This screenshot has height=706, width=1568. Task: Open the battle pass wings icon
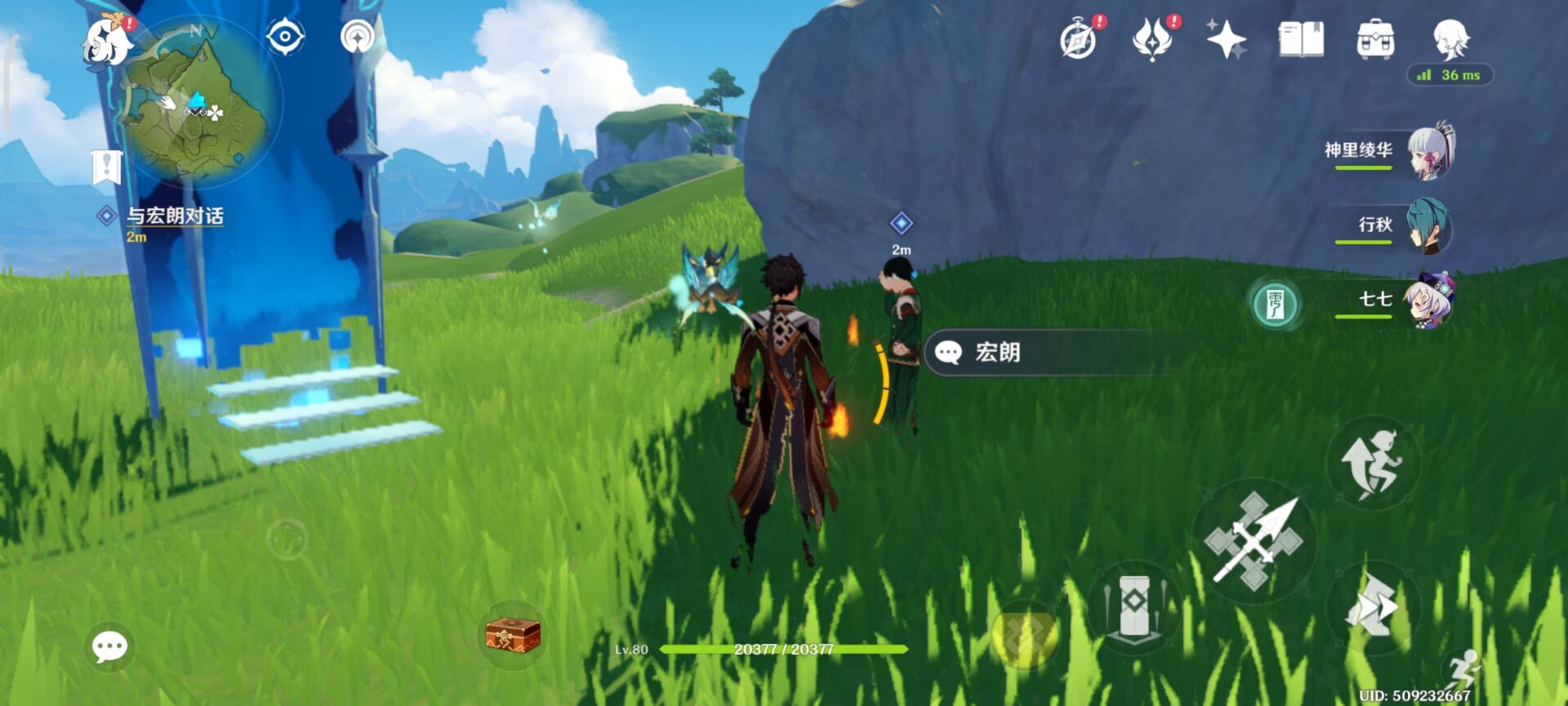pos(1152,39)
